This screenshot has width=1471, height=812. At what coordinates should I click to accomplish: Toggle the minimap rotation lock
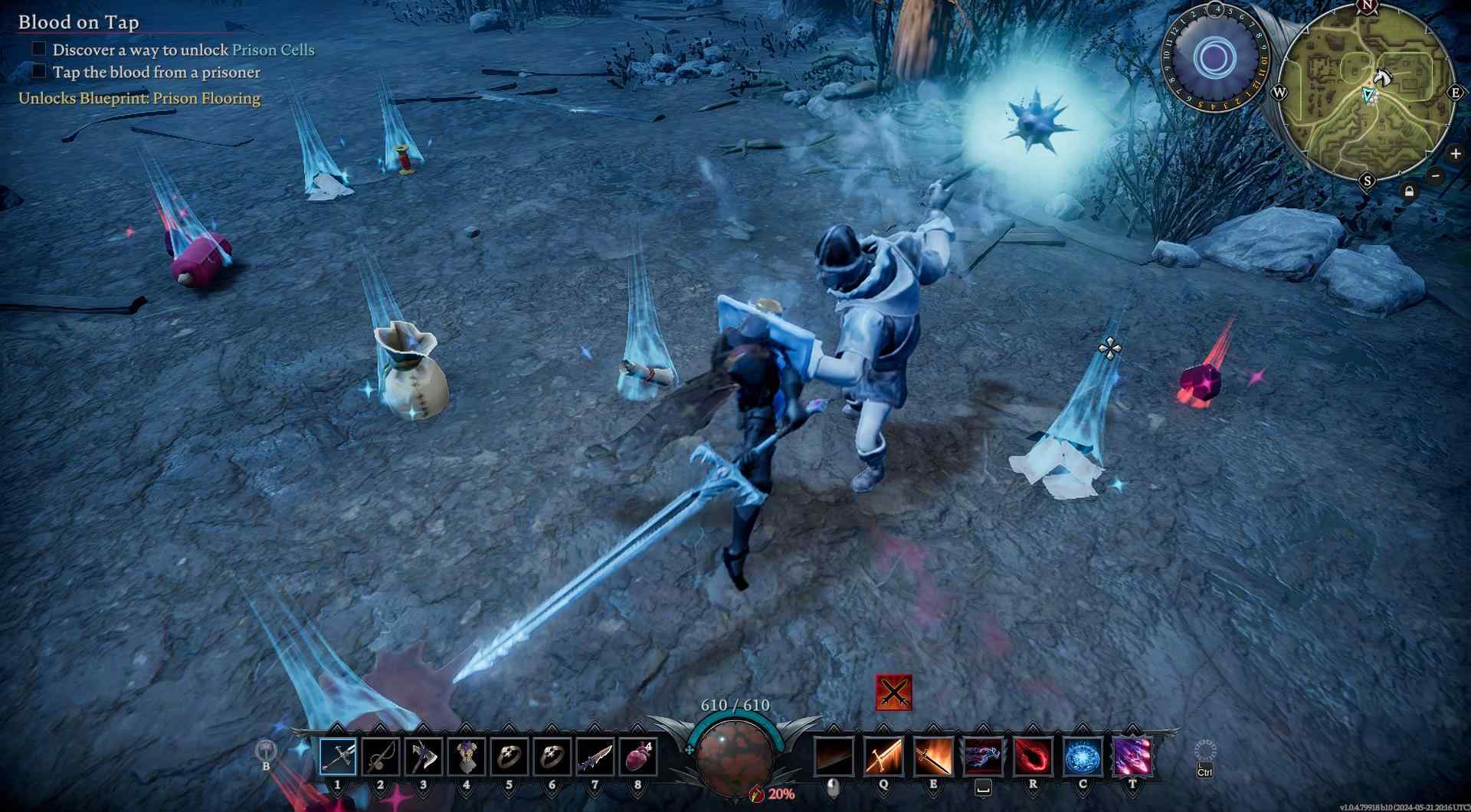pos(1410,192)
